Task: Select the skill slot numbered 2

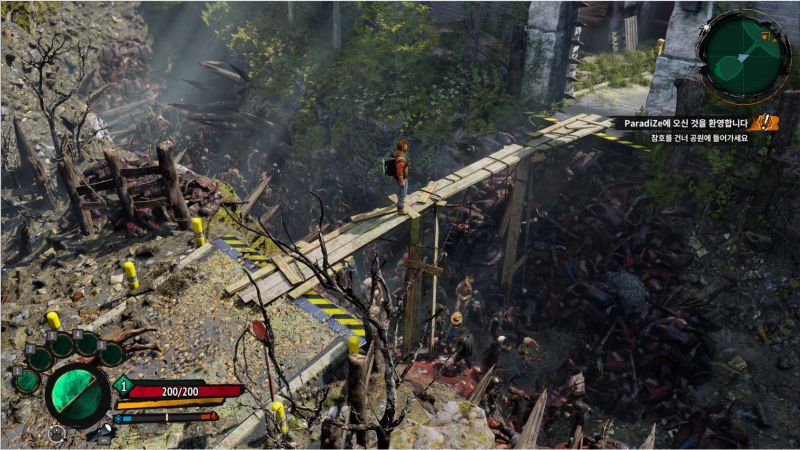Action: 39,358
